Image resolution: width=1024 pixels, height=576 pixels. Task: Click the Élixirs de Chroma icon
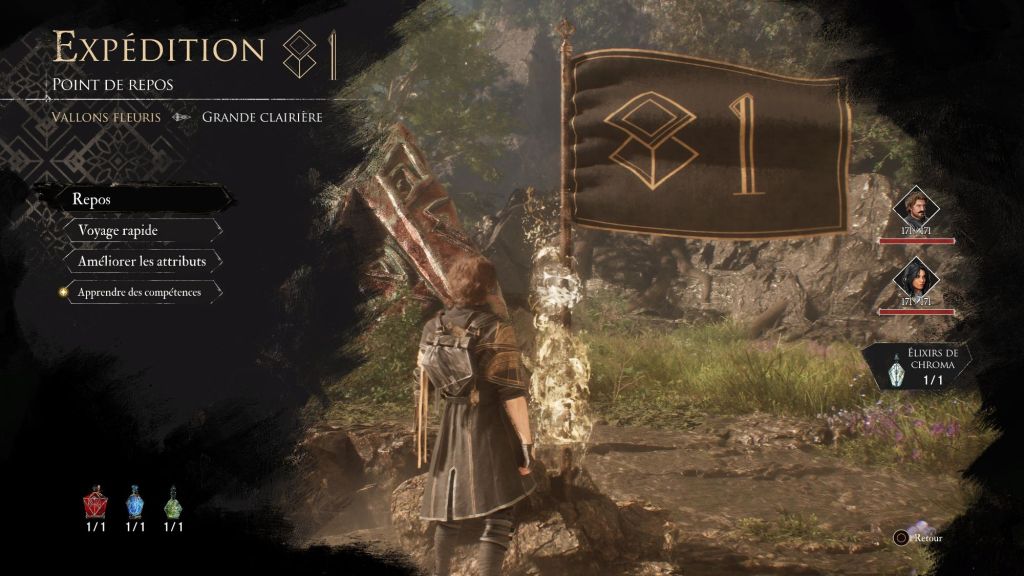tap(896, 372)
